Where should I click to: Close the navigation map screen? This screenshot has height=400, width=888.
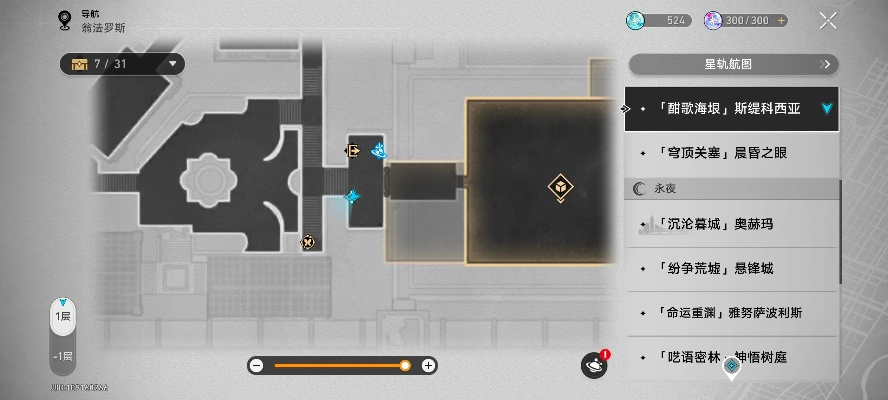click(x=828, y=20)
